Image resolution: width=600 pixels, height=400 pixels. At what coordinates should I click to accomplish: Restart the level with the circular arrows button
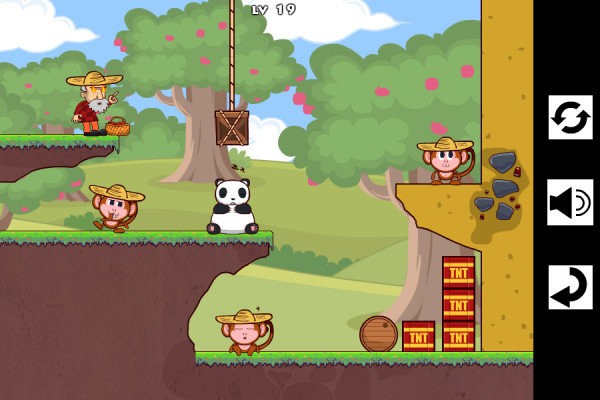[570, 118]
